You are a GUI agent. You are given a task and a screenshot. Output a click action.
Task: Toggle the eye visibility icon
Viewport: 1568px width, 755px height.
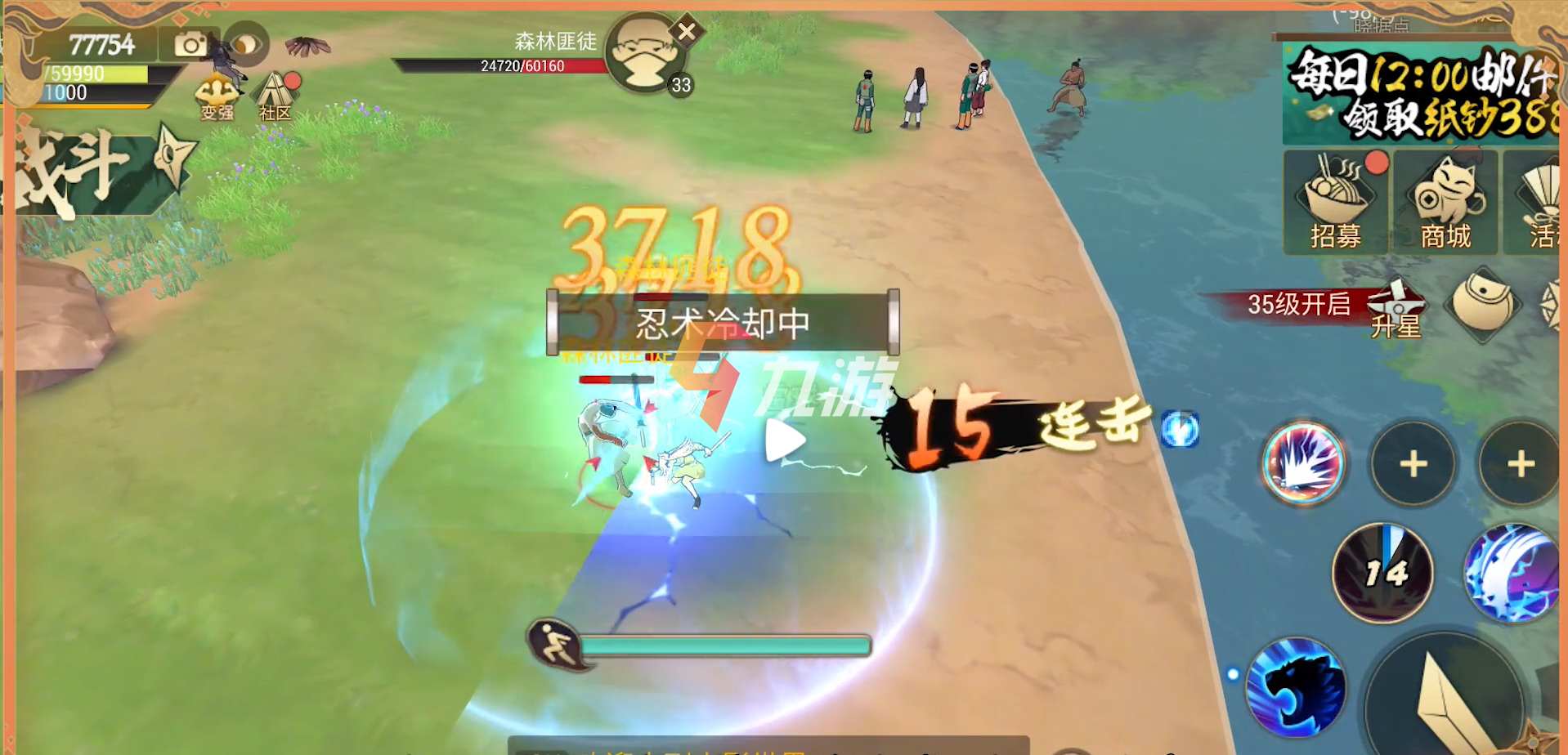[x=246, y=44]
